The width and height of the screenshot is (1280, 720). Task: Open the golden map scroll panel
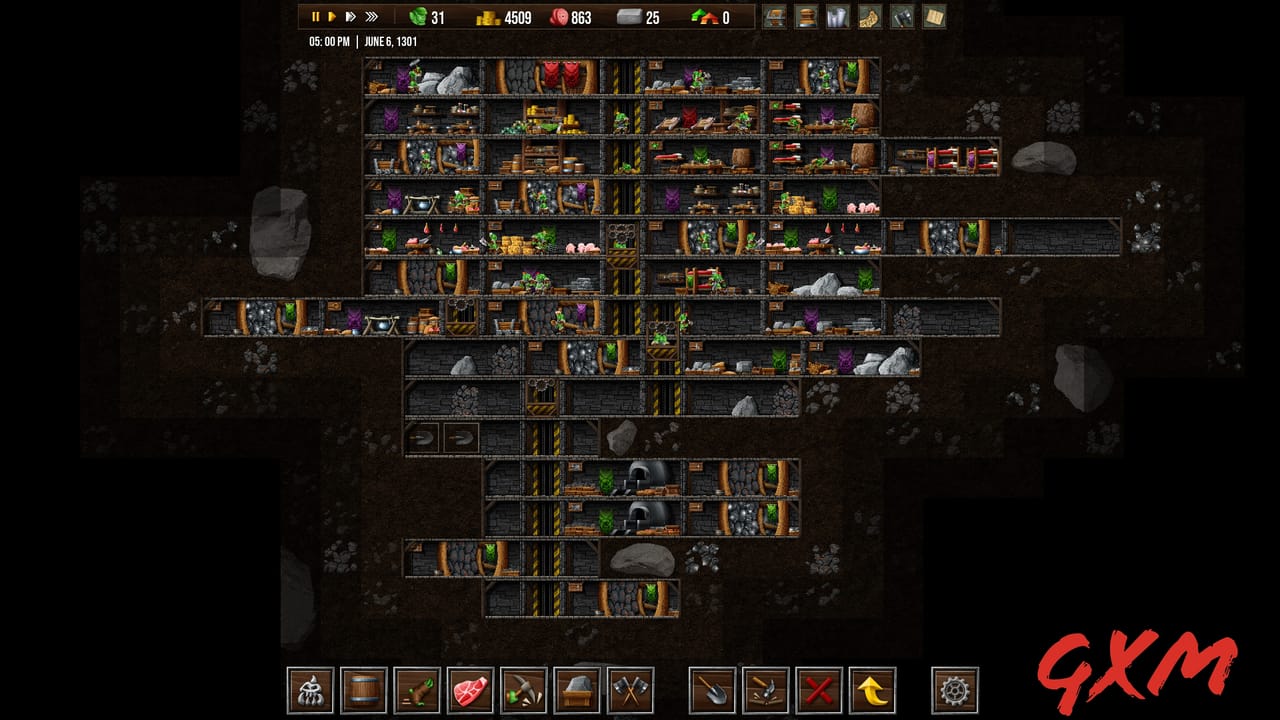pos(868,17)
